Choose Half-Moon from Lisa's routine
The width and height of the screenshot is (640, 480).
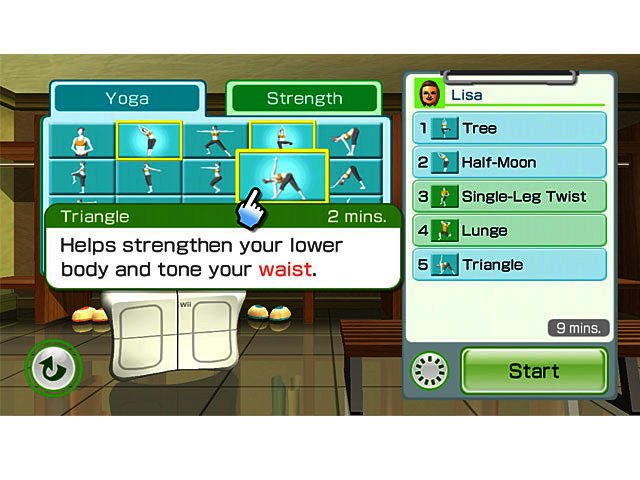coord(510,162)
